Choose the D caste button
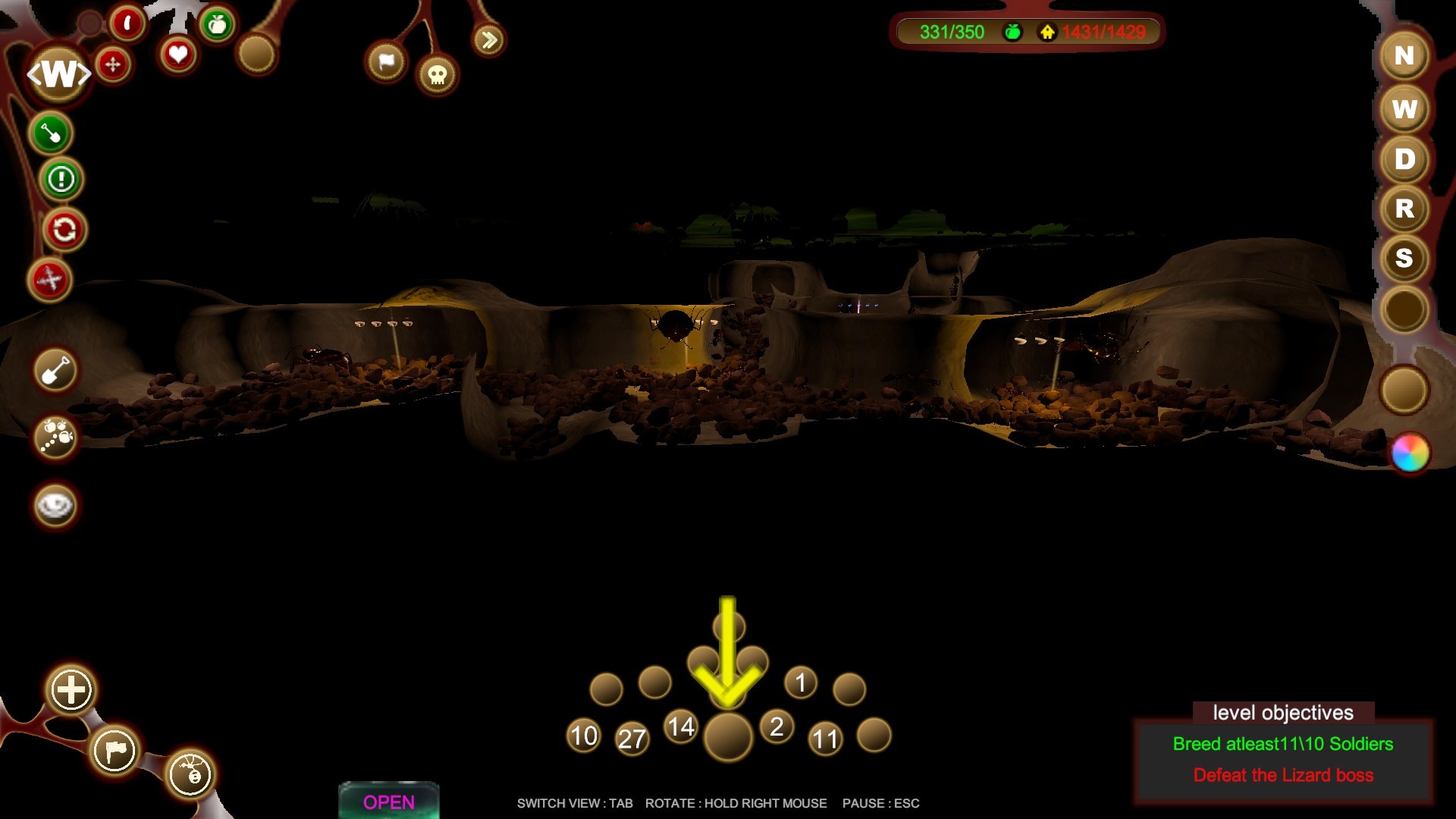This screenshot has height=819, width=1456. (x=1404, y=159)
